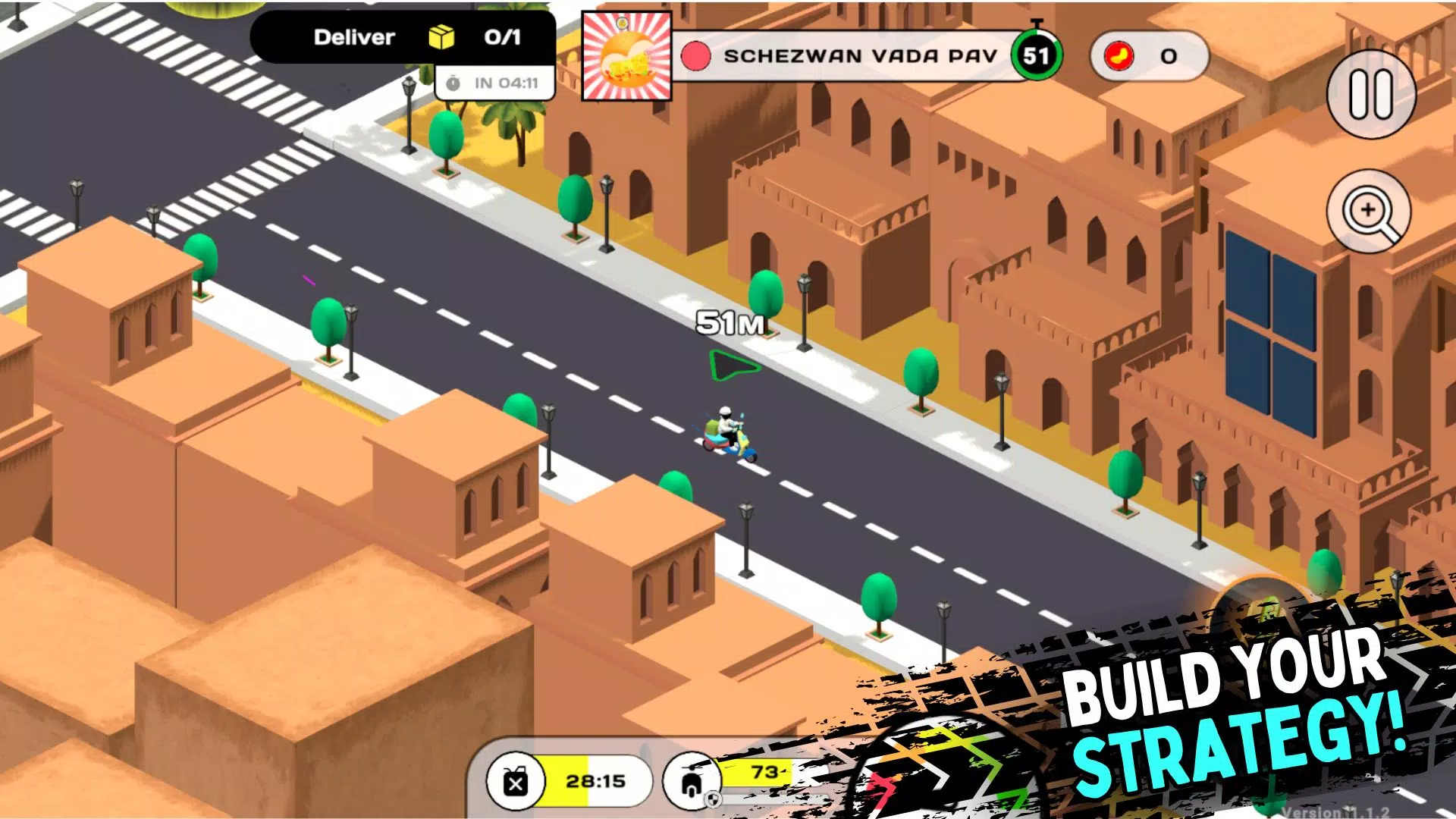Select the red order status dot
The height and width of the screenshot is (819, 1456).
[695, 55]
